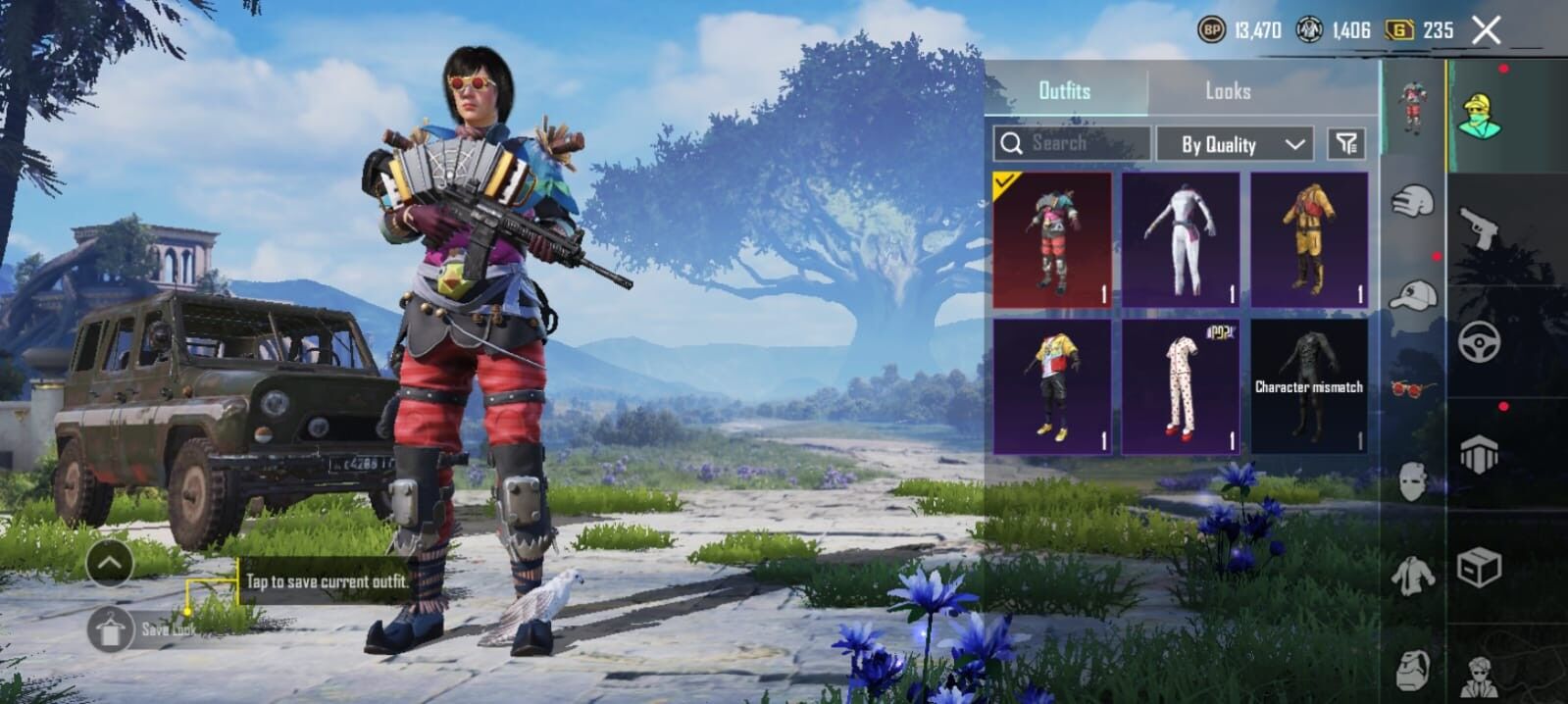
Task: Collapse the panel with the up-arrow button
Action: pos(110,563)
